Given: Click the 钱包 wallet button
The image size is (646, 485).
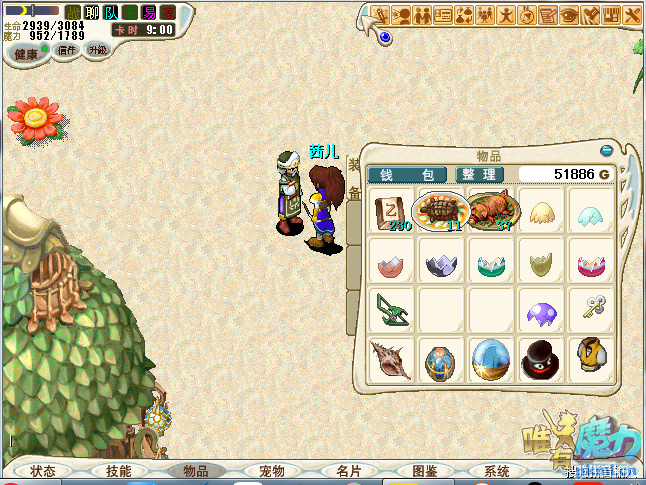Looking at the screenshot, I should click(x=408, y=175).
